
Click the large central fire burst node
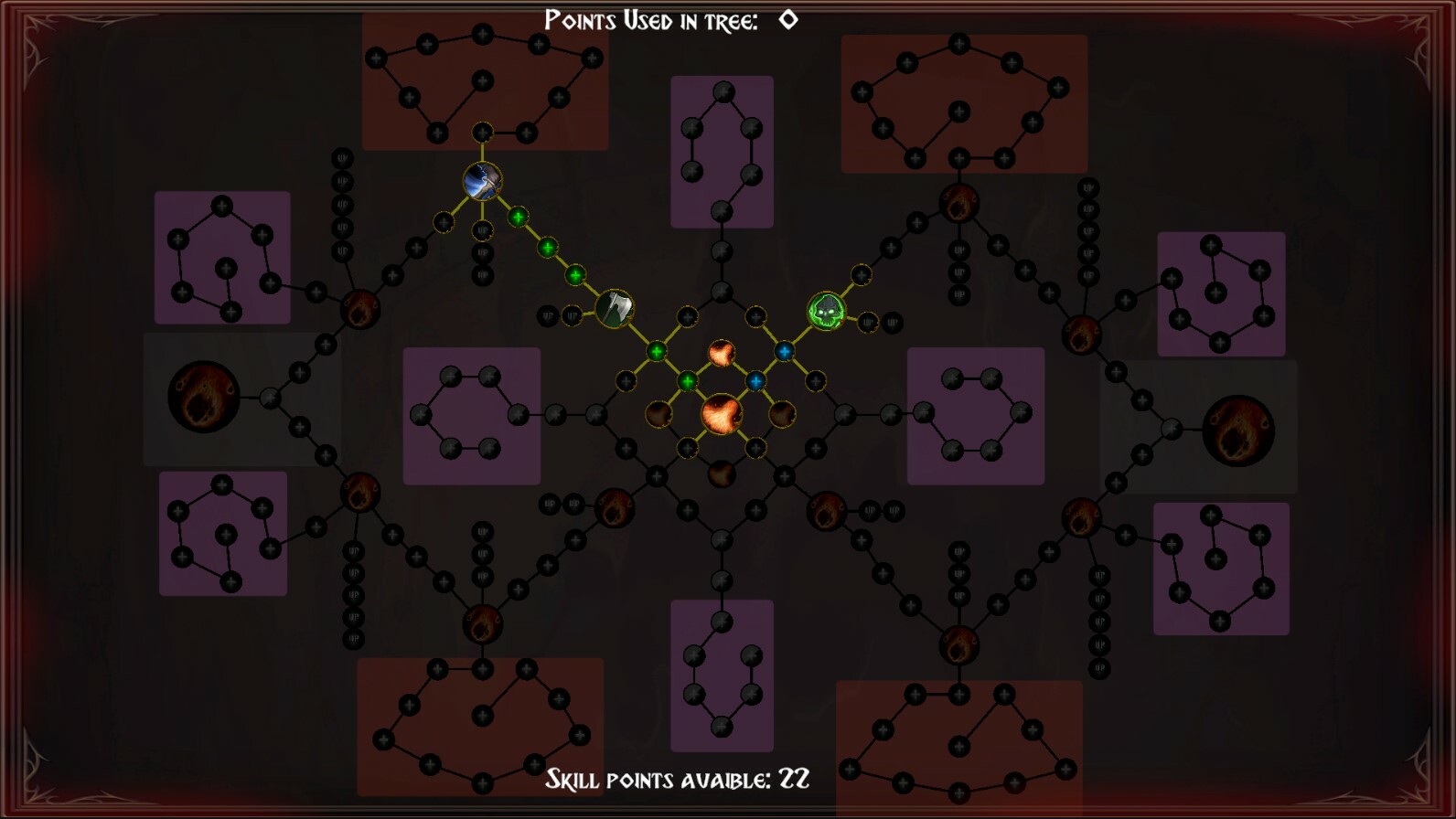(x=723, y=413)
